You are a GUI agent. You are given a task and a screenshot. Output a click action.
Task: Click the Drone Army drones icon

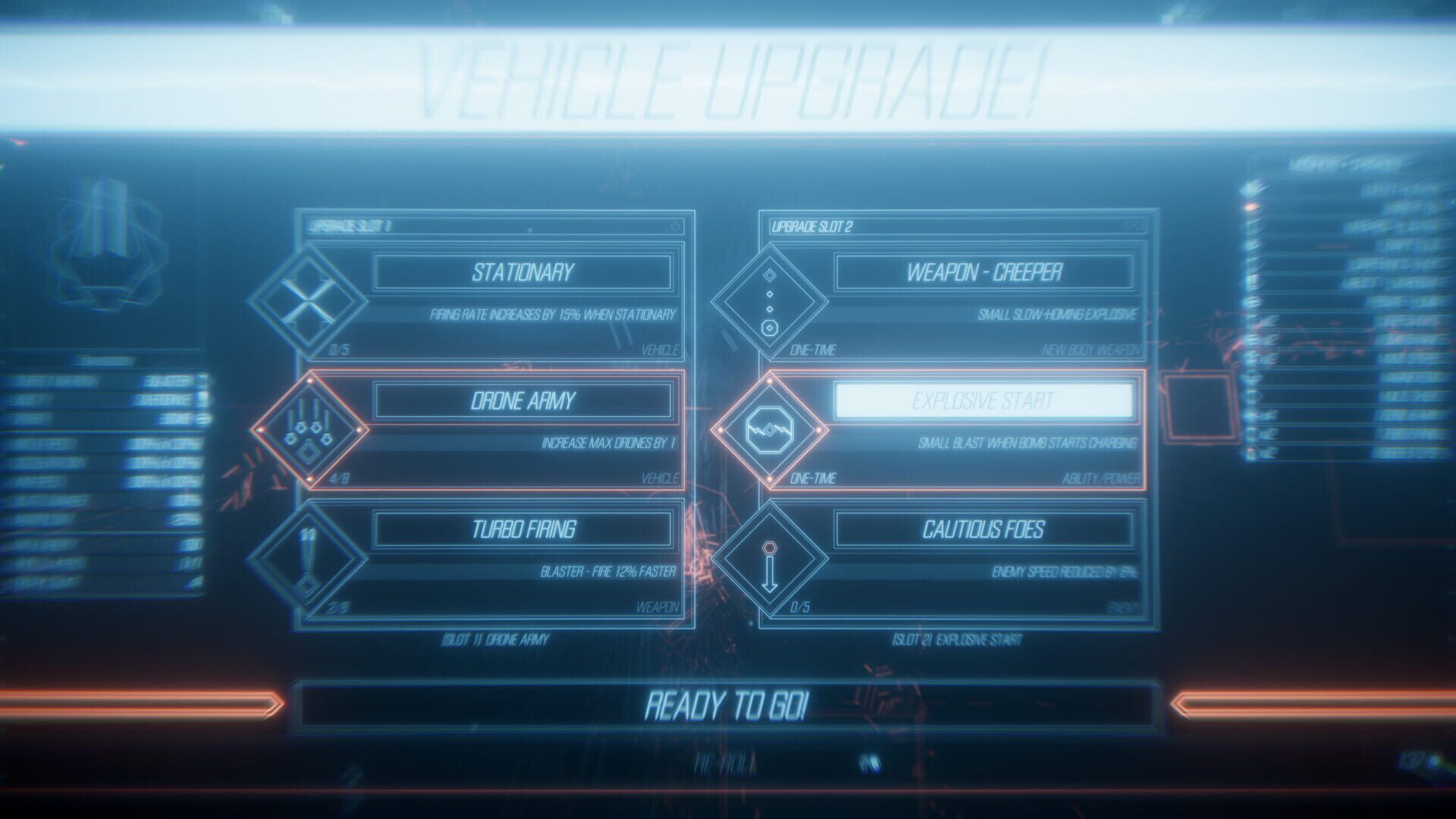coord(309,430)
